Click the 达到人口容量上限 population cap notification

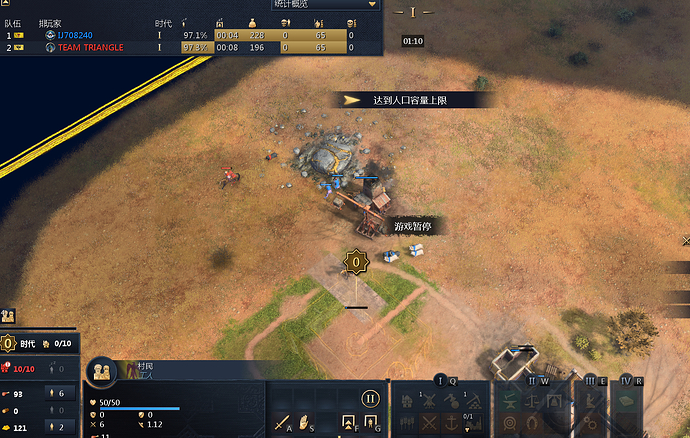pyautogui.click(x=415, y=100)
